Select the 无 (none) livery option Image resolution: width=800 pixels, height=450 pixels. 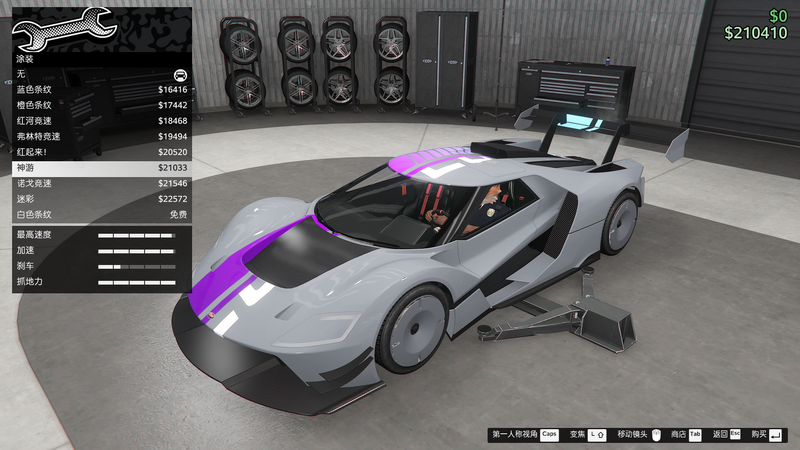pos(100,74)
